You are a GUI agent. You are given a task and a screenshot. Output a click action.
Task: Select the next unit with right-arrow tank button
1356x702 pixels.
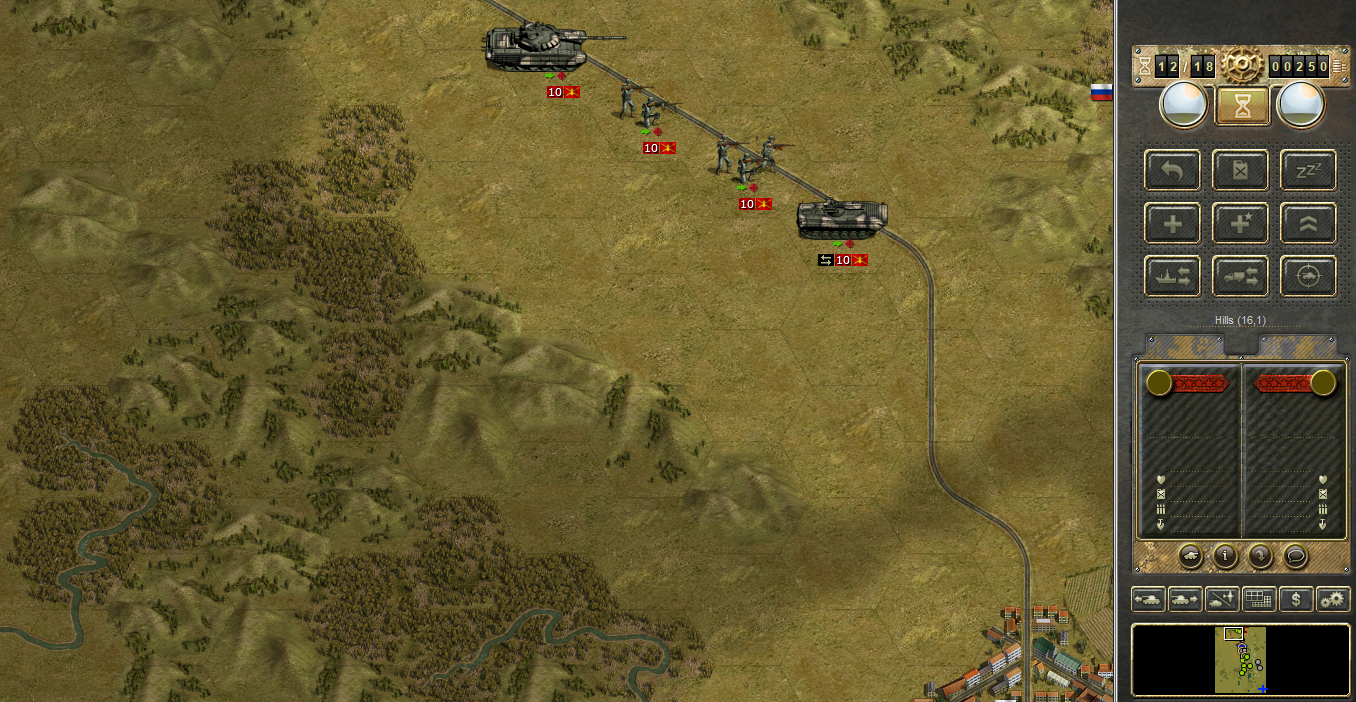pyautogui.click(x=1185, y=599)
